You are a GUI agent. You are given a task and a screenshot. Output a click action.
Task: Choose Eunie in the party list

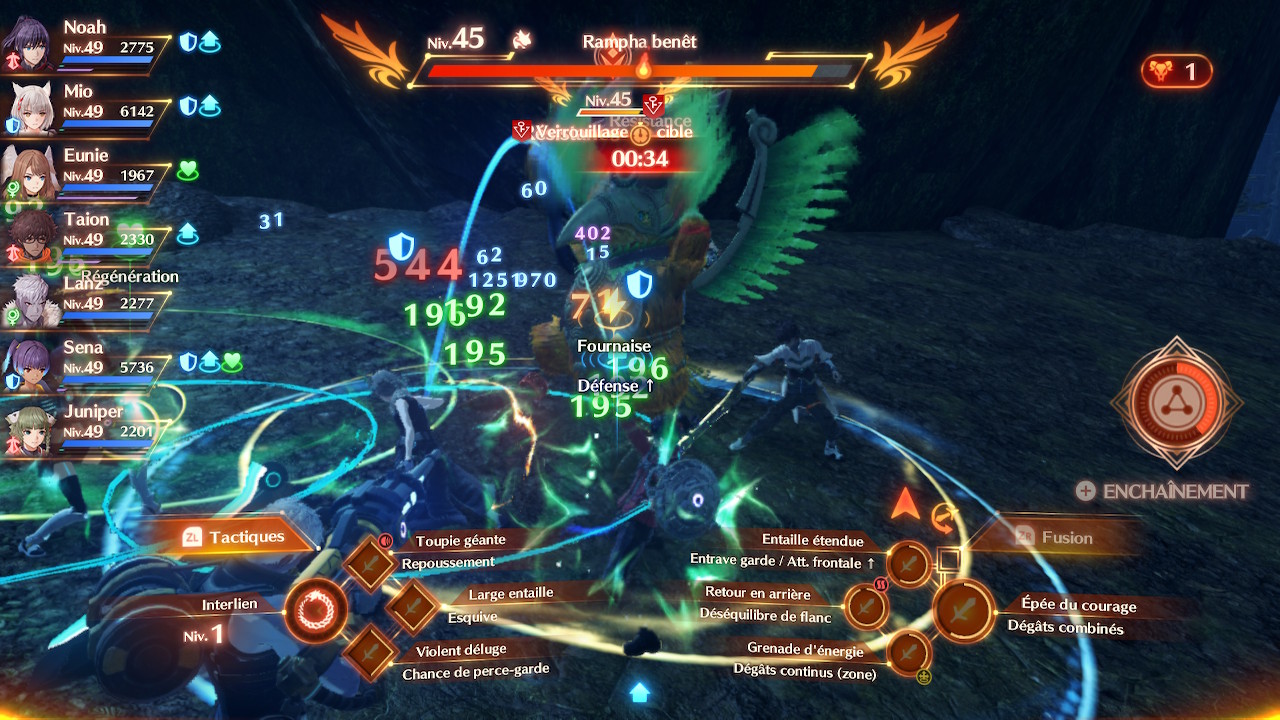pos(30,174)
